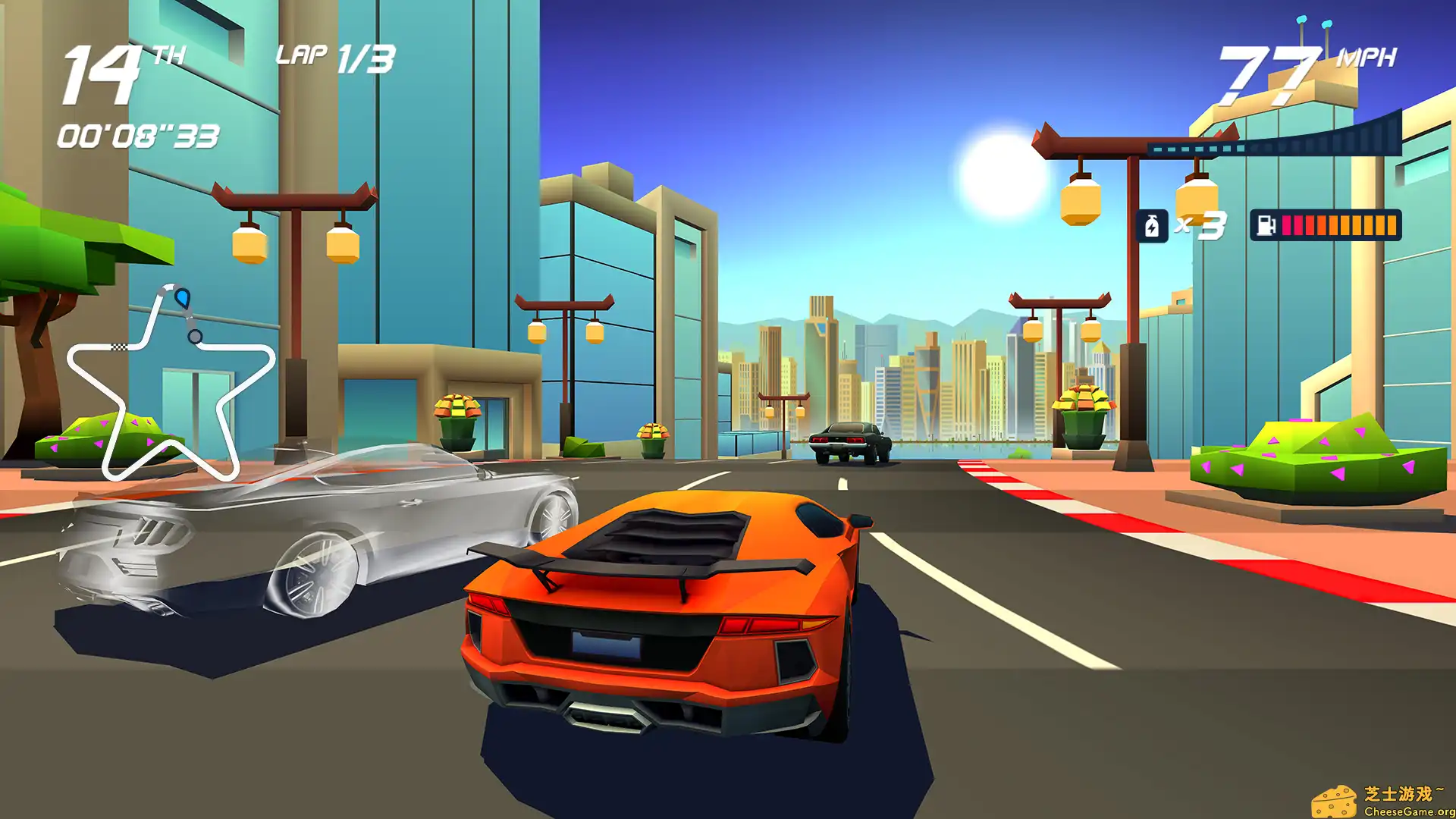The width and height of the screenshot is (1456, 819).
Task: Click the LAP 1/3 indicator
Action: point(332,57)
